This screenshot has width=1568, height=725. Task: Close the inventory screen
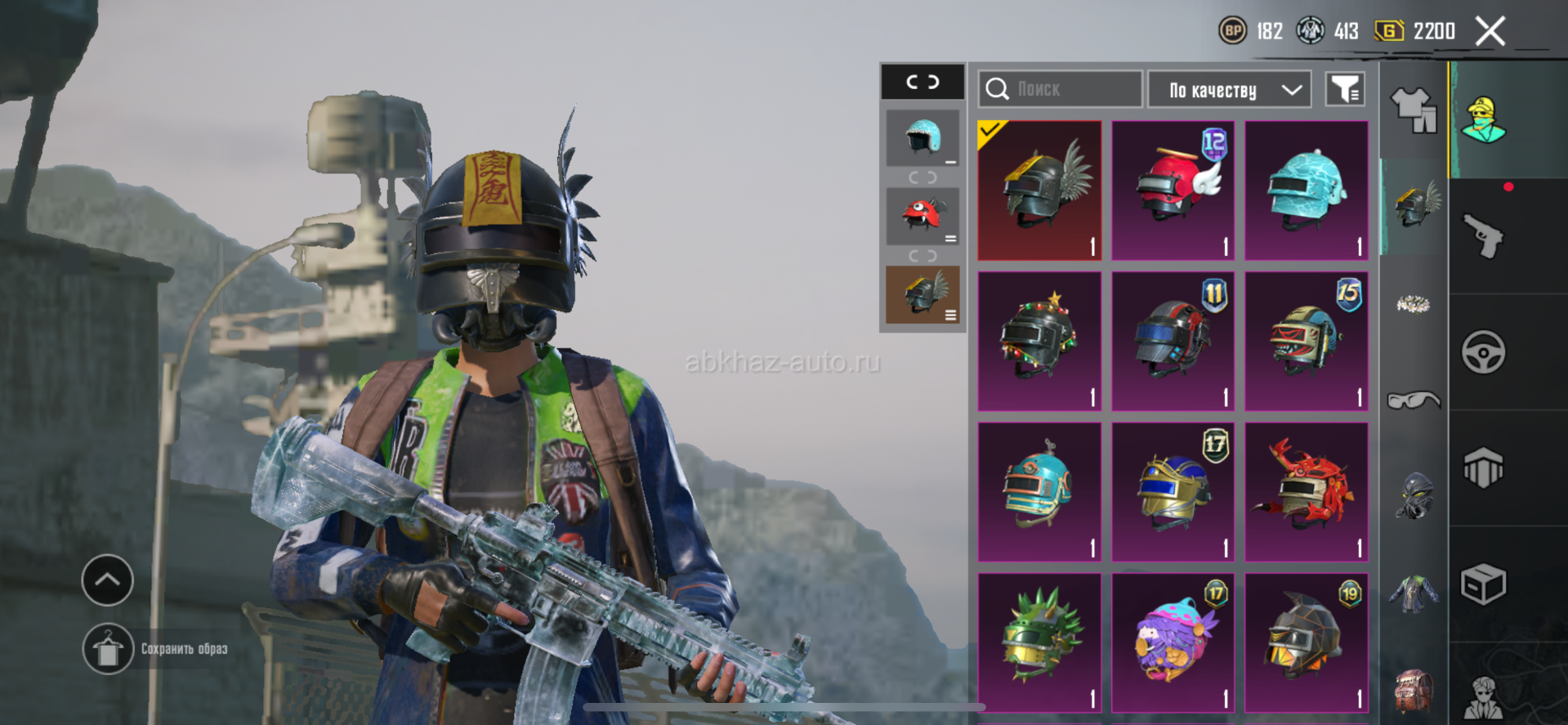pos(1490,32)
